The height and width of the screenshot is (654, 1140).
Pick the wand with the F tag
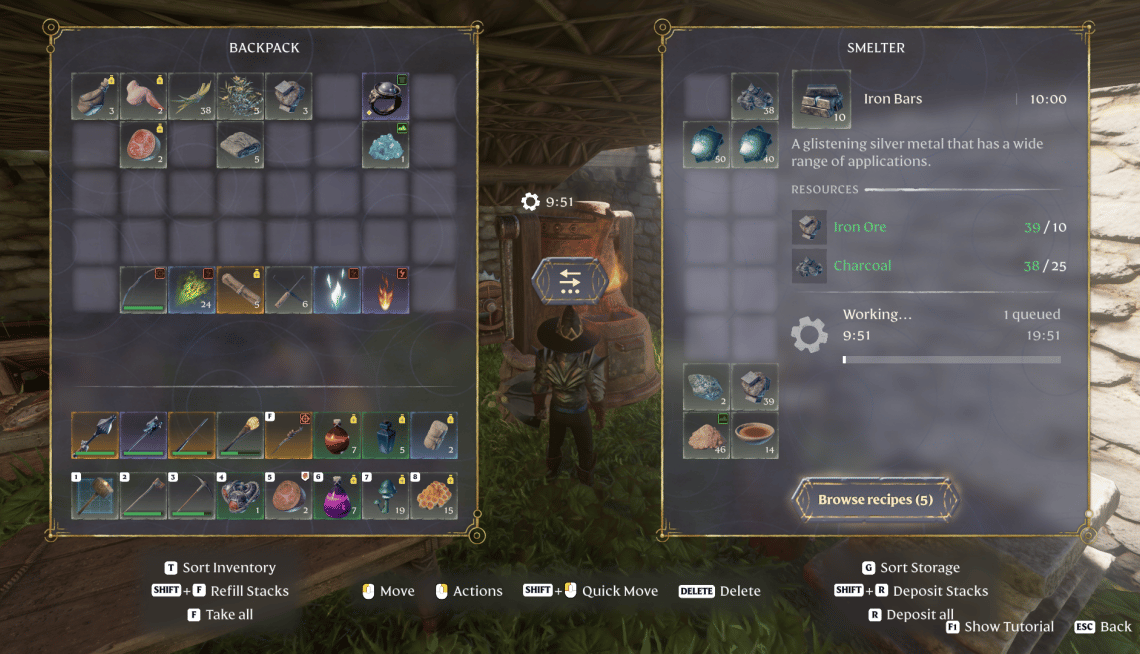tap(289, 435)
